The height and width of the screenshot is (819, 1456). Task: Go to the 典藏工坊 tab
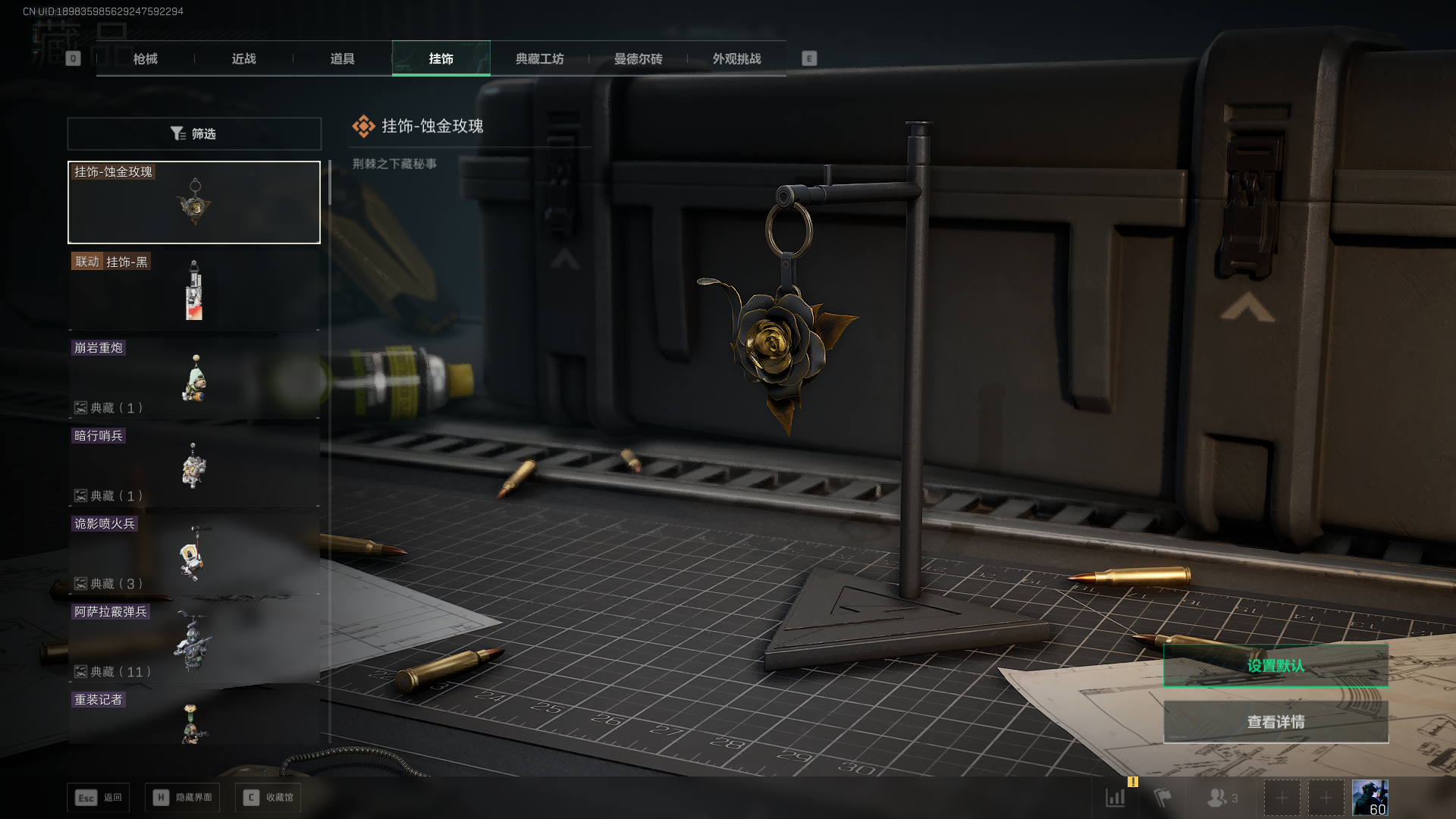point(539,58)
